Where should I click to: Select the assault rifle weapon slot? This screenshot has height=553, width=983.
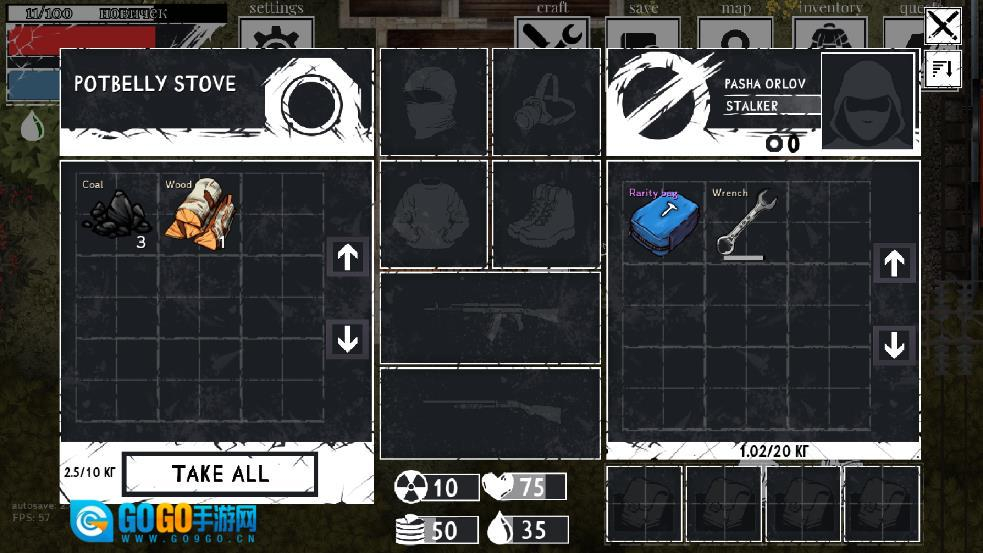[x=490, y=317]
